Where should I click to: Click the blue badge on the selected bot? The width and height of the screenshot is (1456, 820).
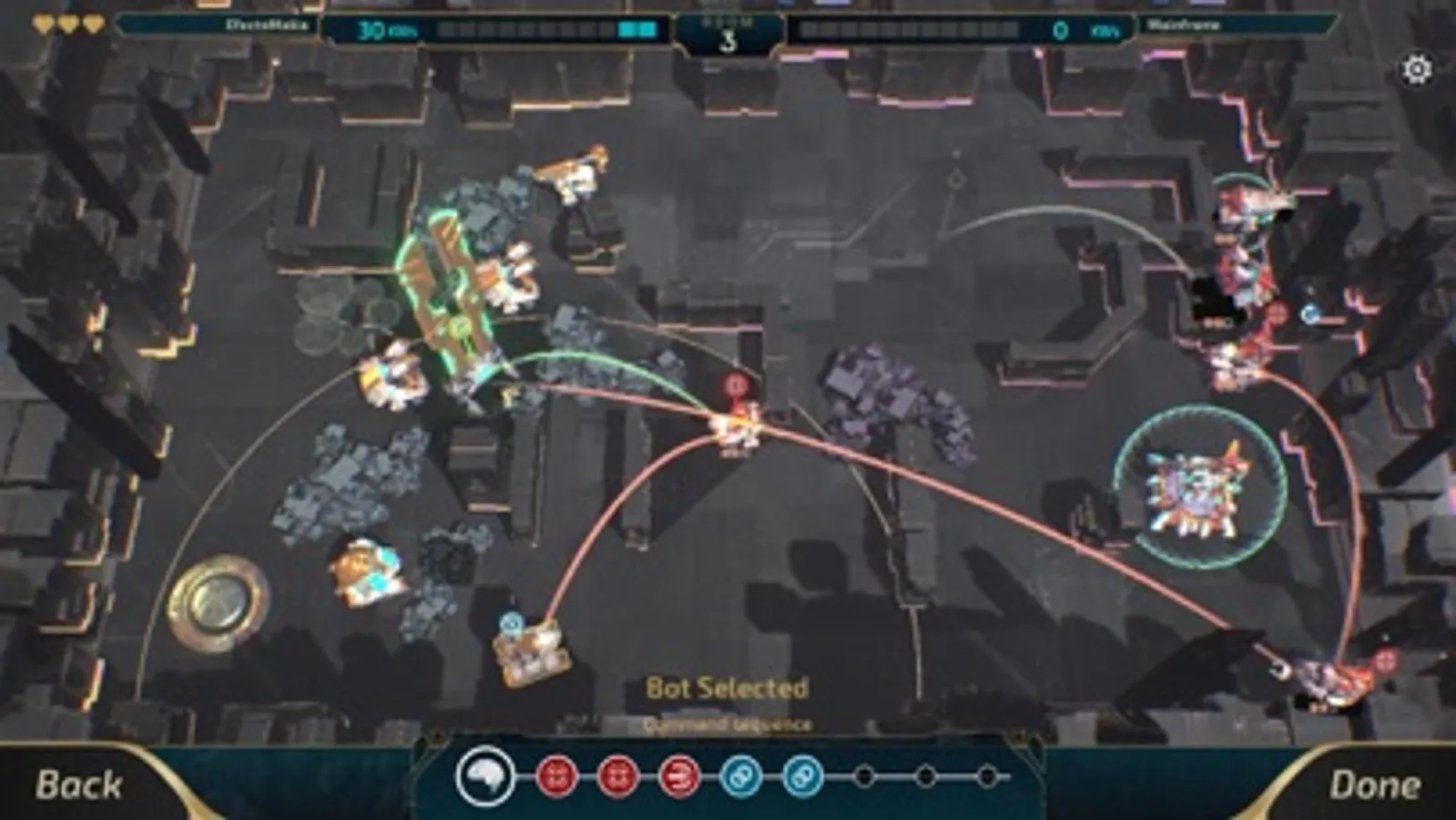tap(511, 622)
